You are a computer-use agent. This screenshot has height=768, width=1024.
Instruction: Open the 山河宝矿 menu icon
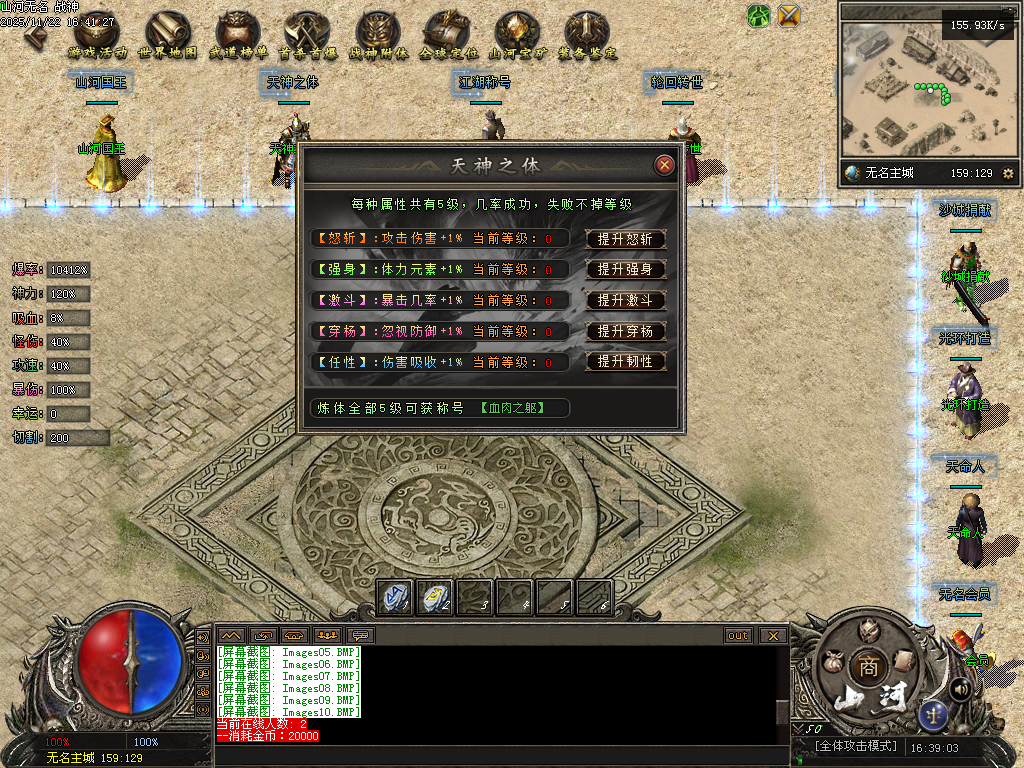point(517,36)
